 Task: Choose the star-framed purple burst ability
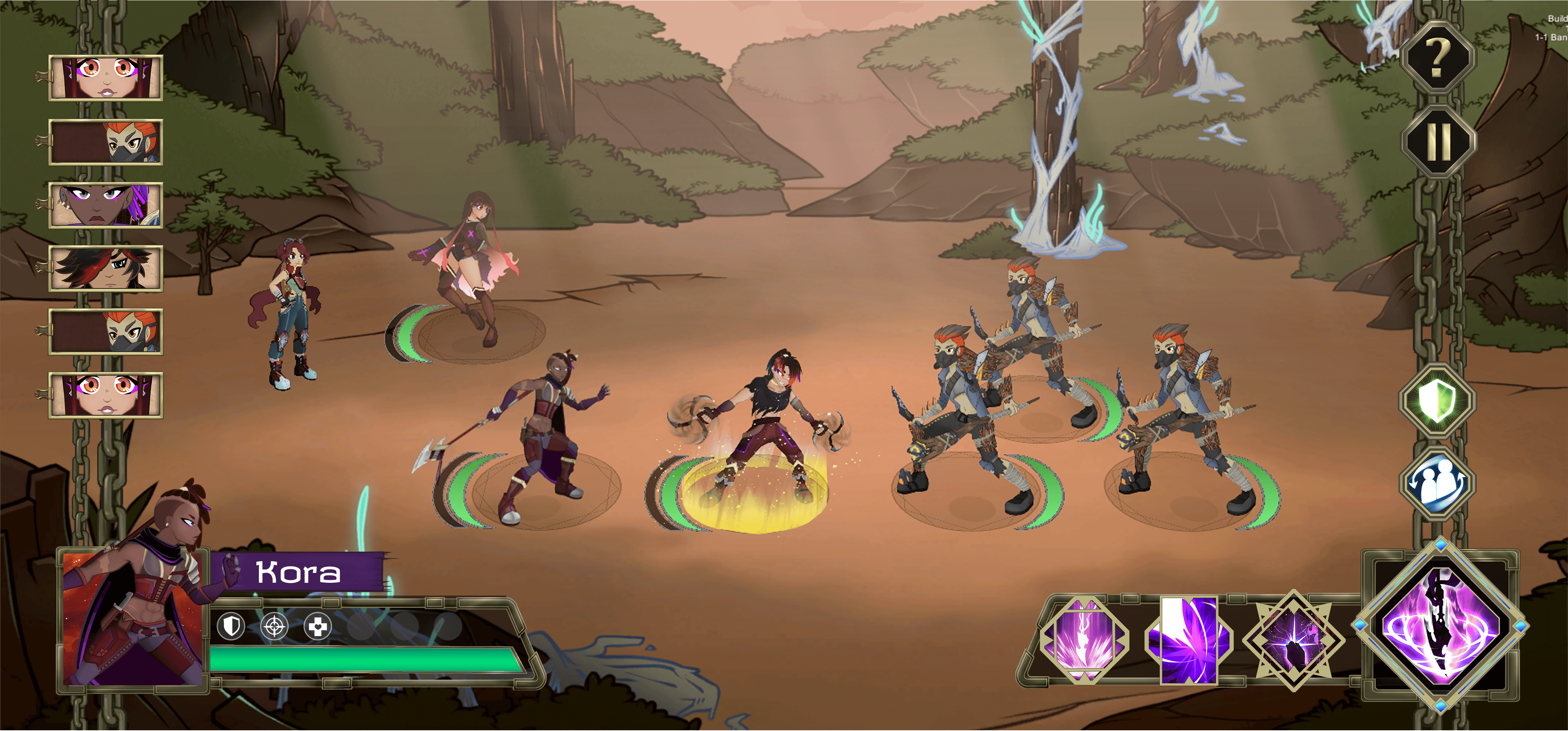(1293, 640)
